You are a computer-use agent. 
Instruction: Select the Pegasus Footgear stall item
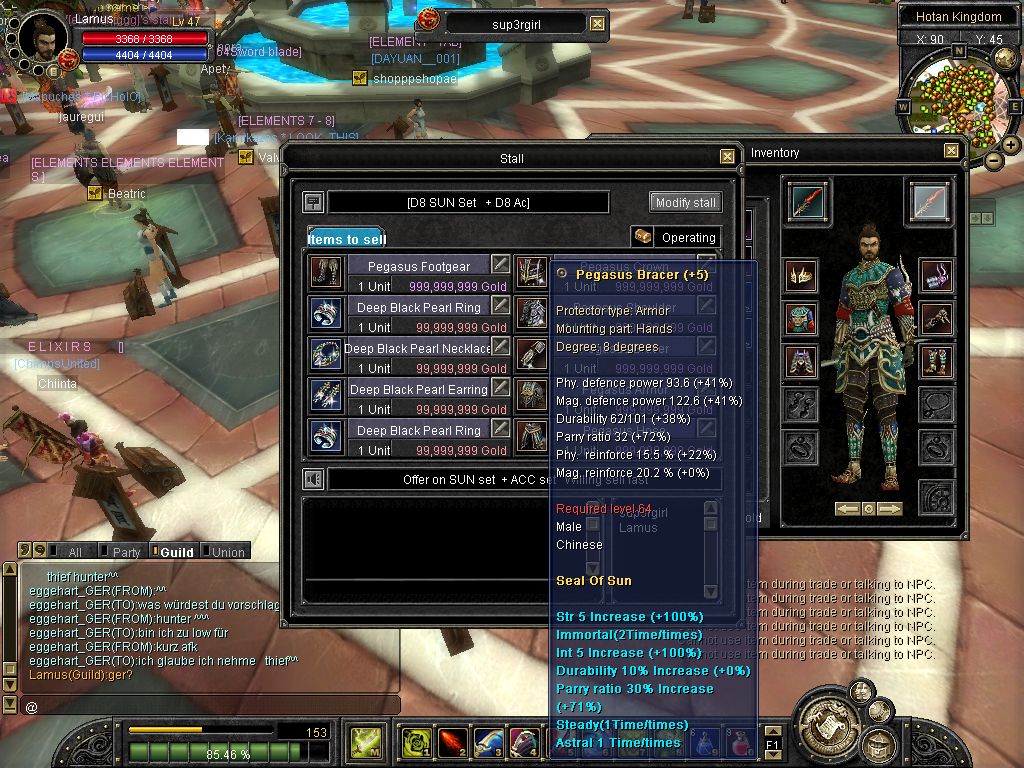[x=418, y=267]
